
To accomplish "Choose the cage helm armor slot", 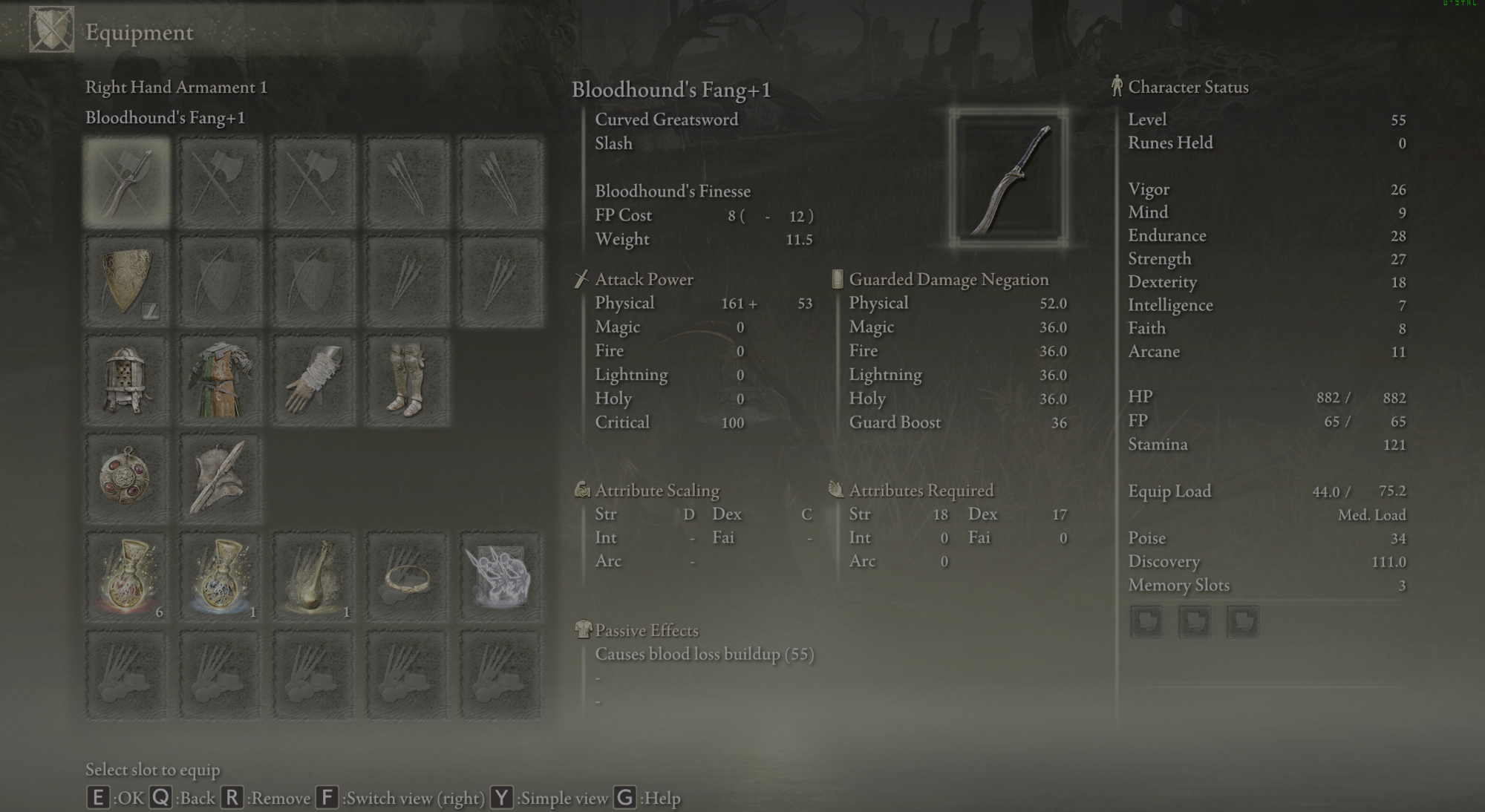I will (x=127, y=380).
